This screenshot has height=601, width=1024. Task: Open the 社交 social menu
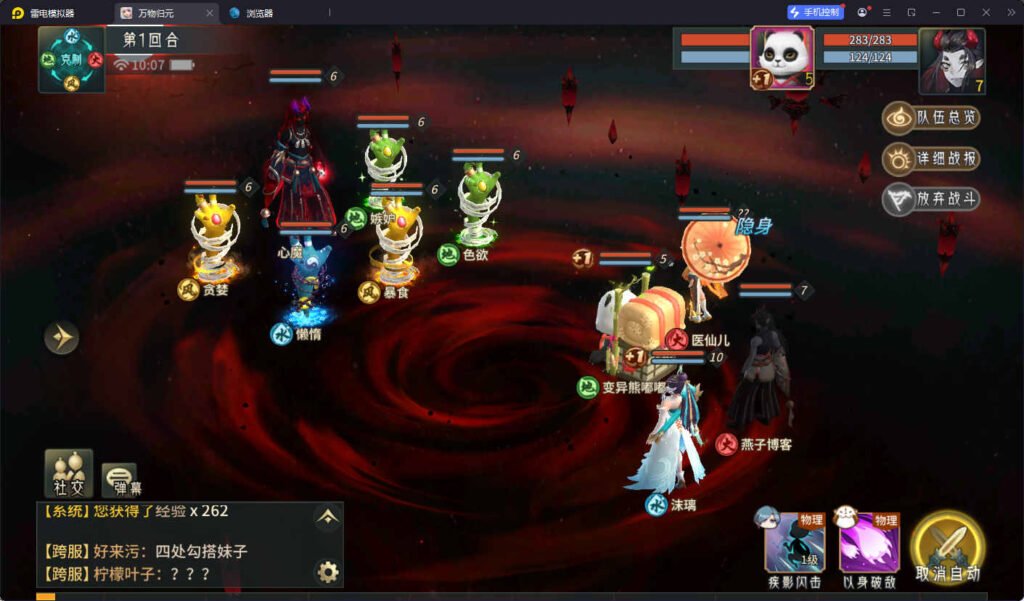pyautogui.click(x=69, y=473)
